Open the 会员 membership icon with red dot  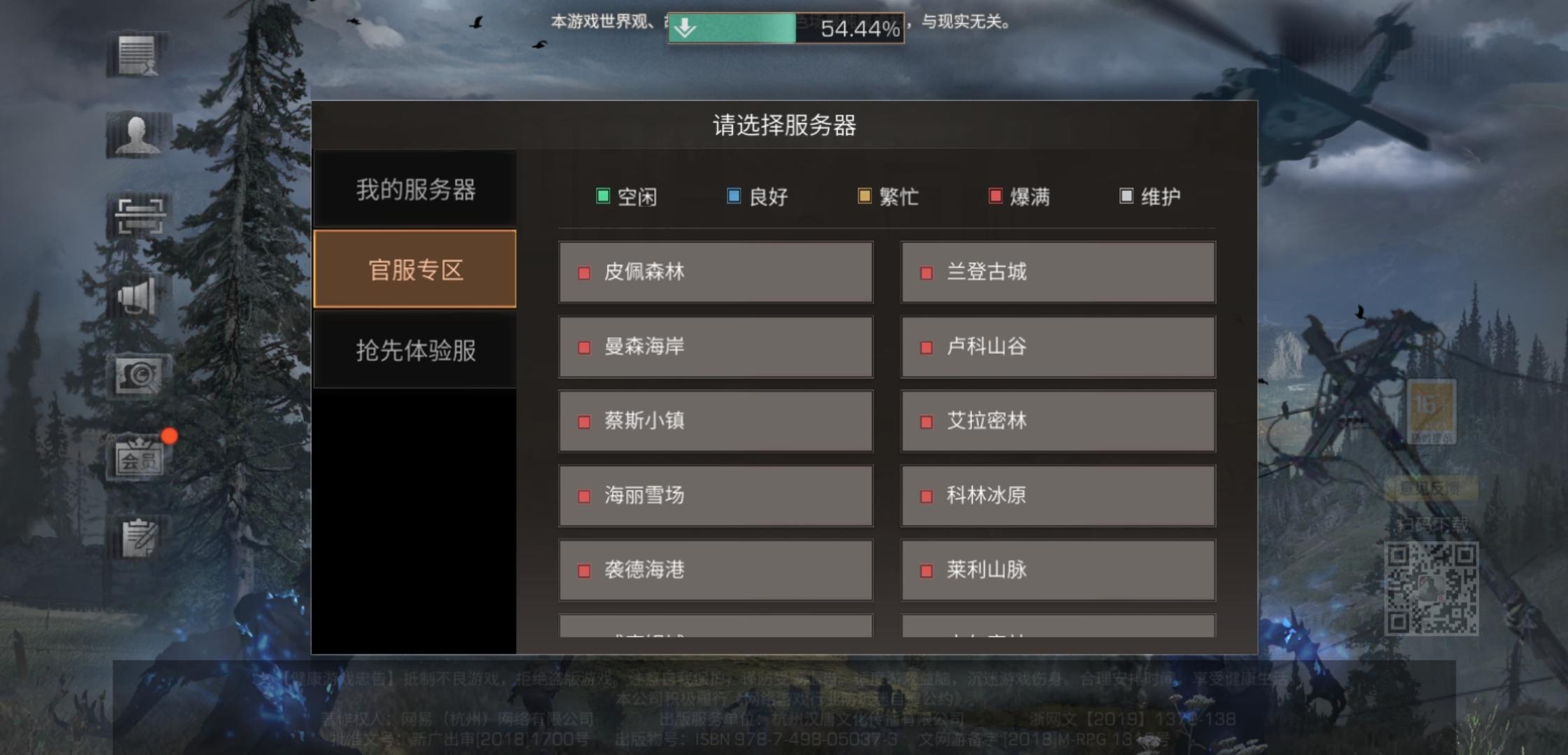[139, 458]
